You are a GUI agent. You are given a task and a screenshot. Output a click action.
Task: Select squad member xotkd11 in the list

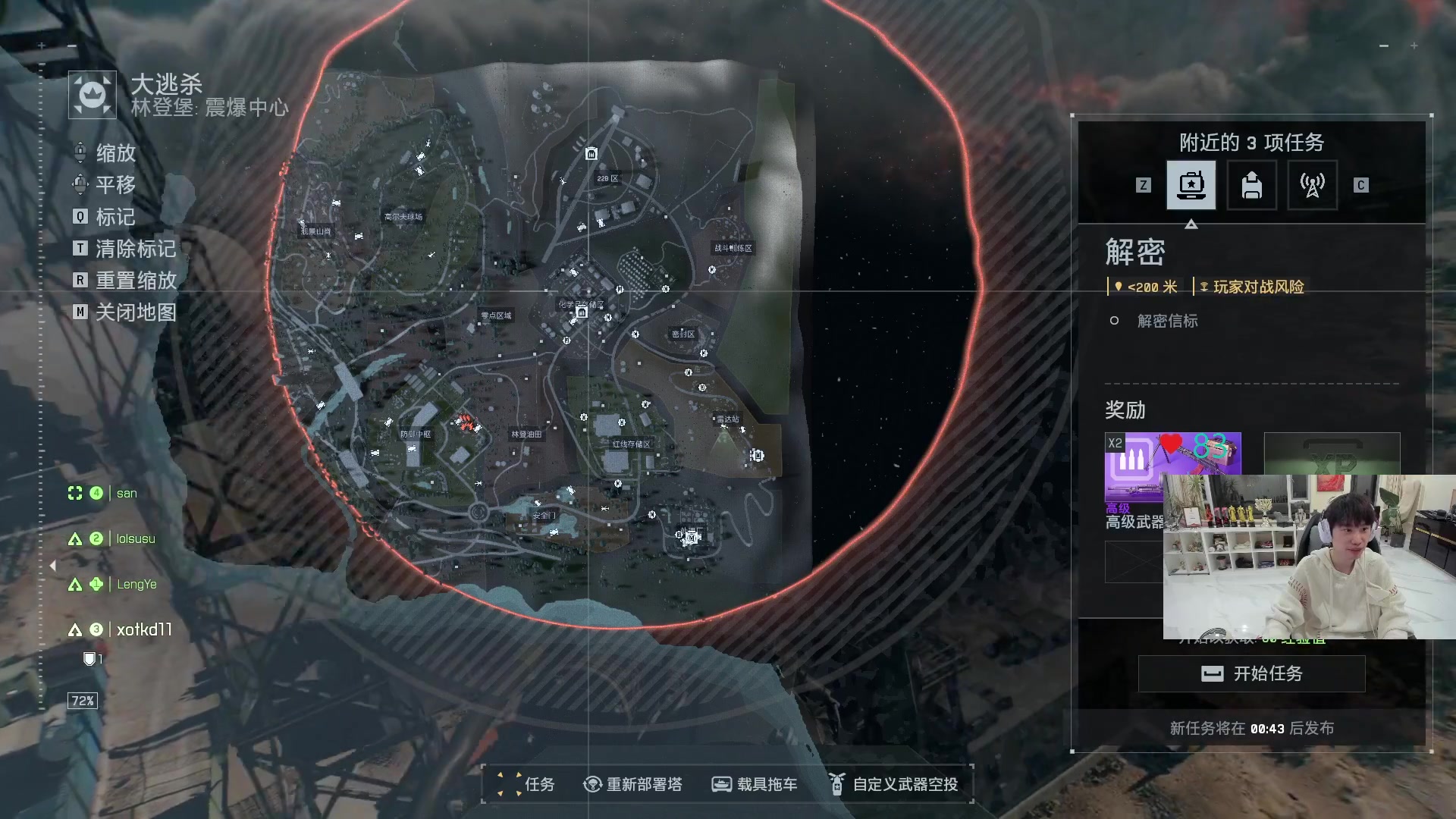[144, 629]
